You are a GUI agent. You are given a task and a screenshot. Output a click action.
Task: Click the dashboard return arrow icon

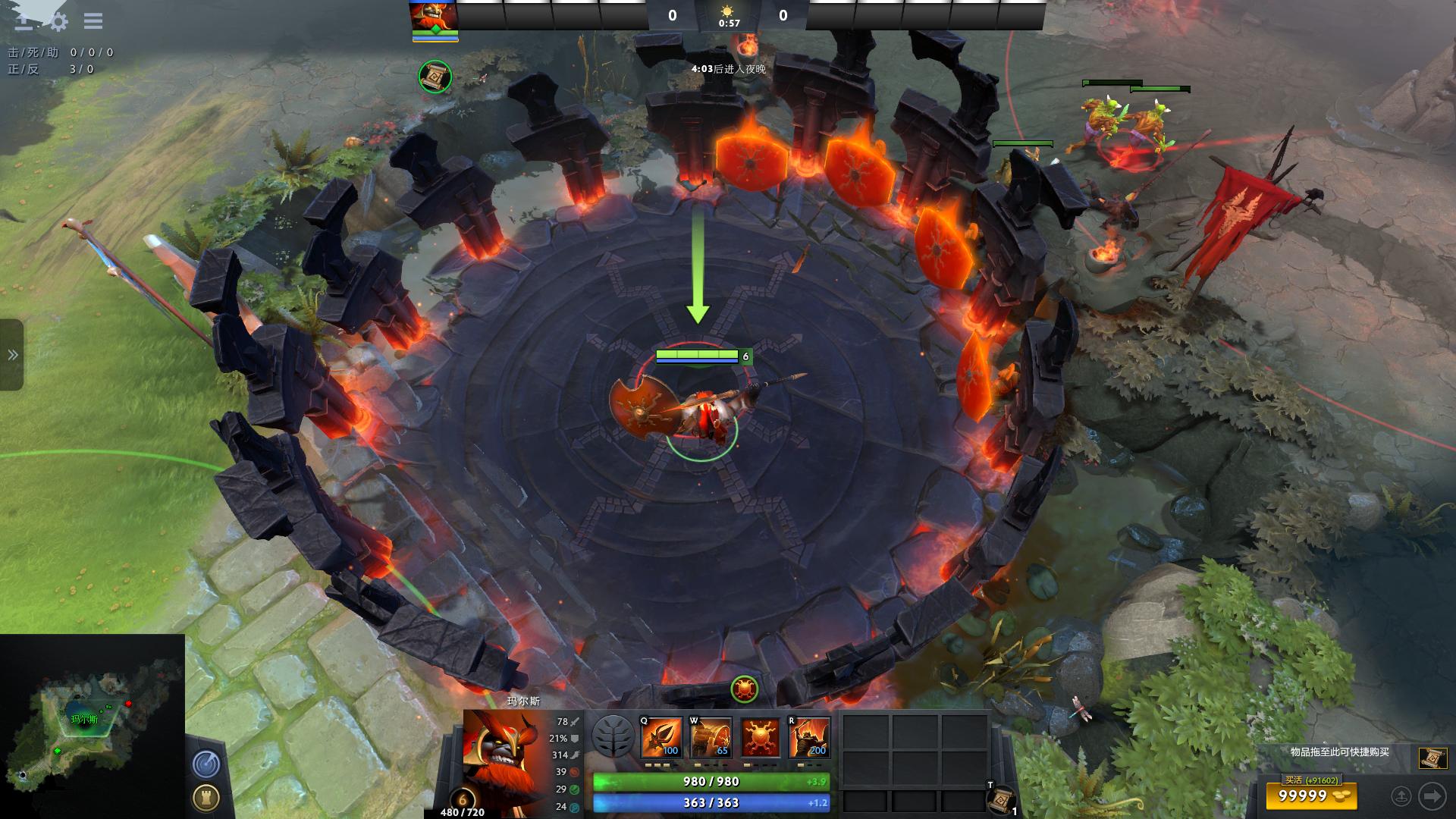(24, 21)
